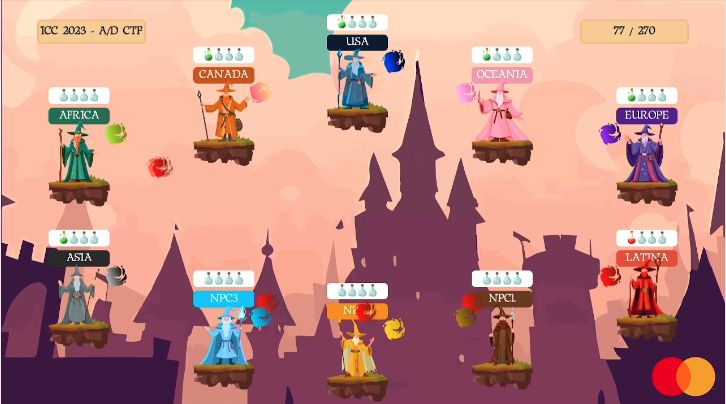
Task: Choose the CANADA team name tag
Action: point(223,74)
